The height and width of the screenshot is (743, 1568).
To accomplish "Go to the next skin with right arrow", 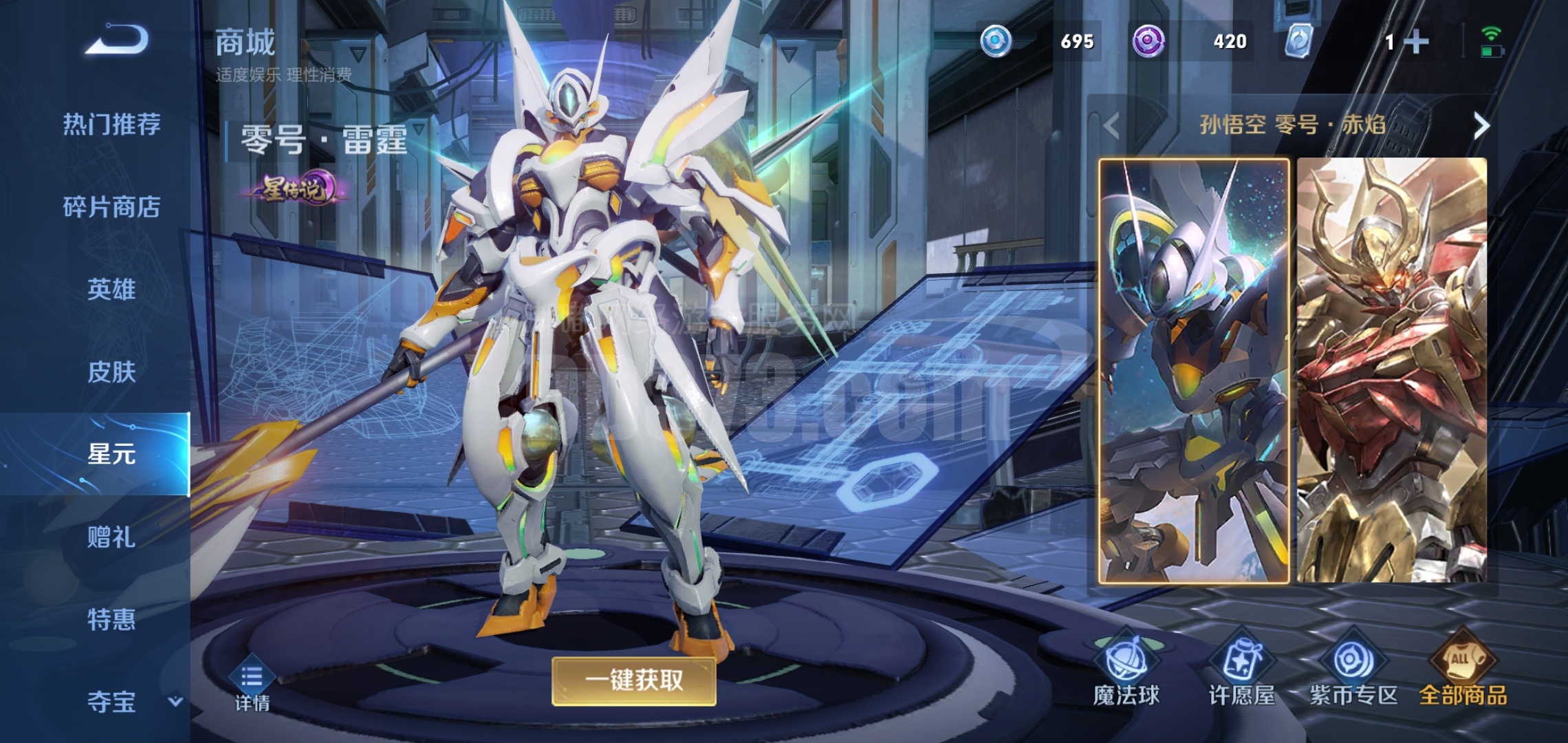I will click(1481, 126).
